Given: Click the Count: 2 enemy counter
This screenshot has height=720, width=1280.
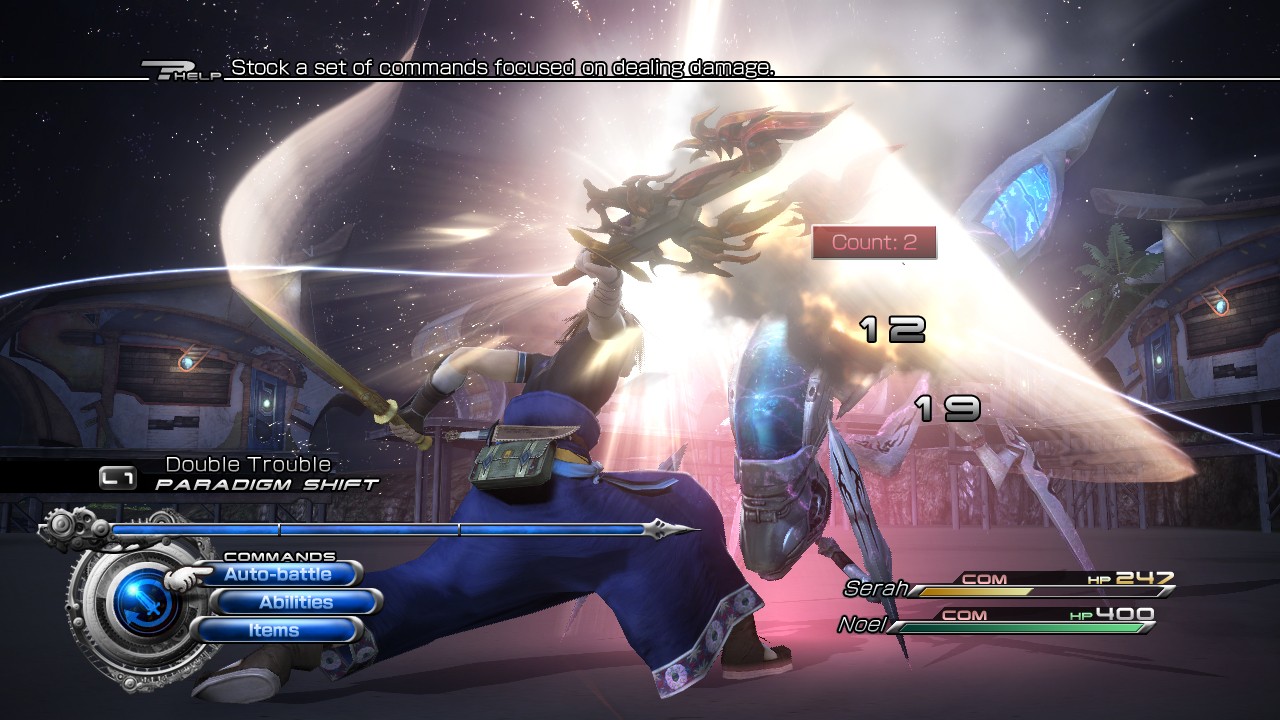Looking at the screenshot, I should click(x=874, y=240).
